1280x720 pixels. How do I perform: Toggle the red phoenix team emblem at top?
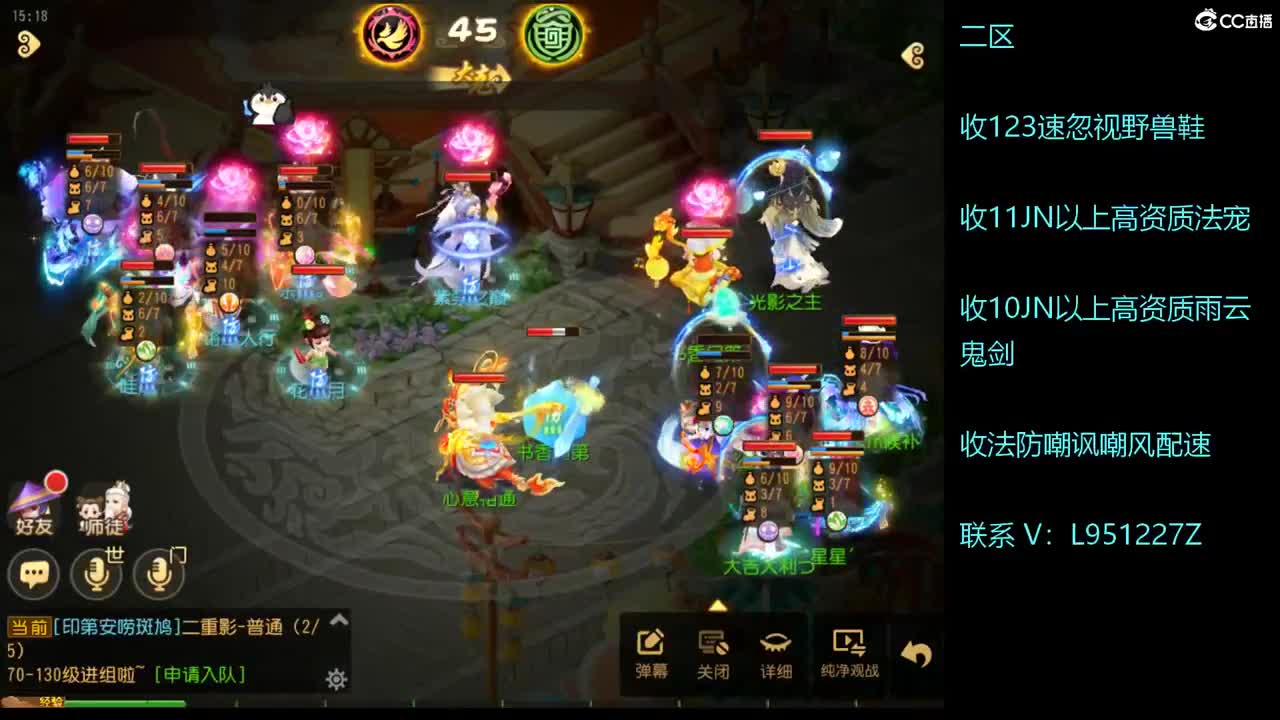click(394, 32)
